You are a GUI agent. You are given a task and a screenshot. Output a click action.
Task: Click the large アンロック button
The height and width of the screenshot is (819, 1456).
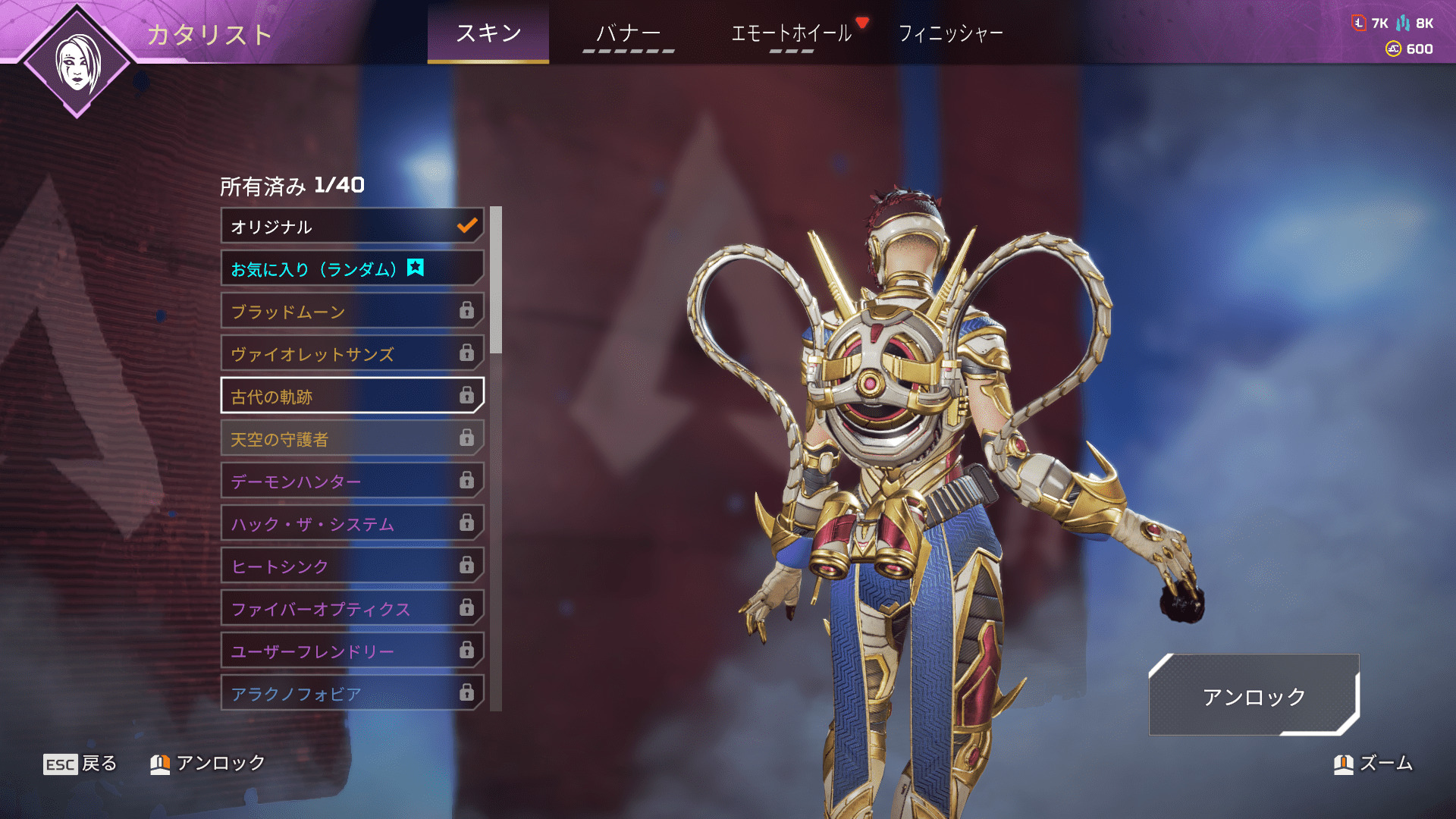tap(1254, 695)
